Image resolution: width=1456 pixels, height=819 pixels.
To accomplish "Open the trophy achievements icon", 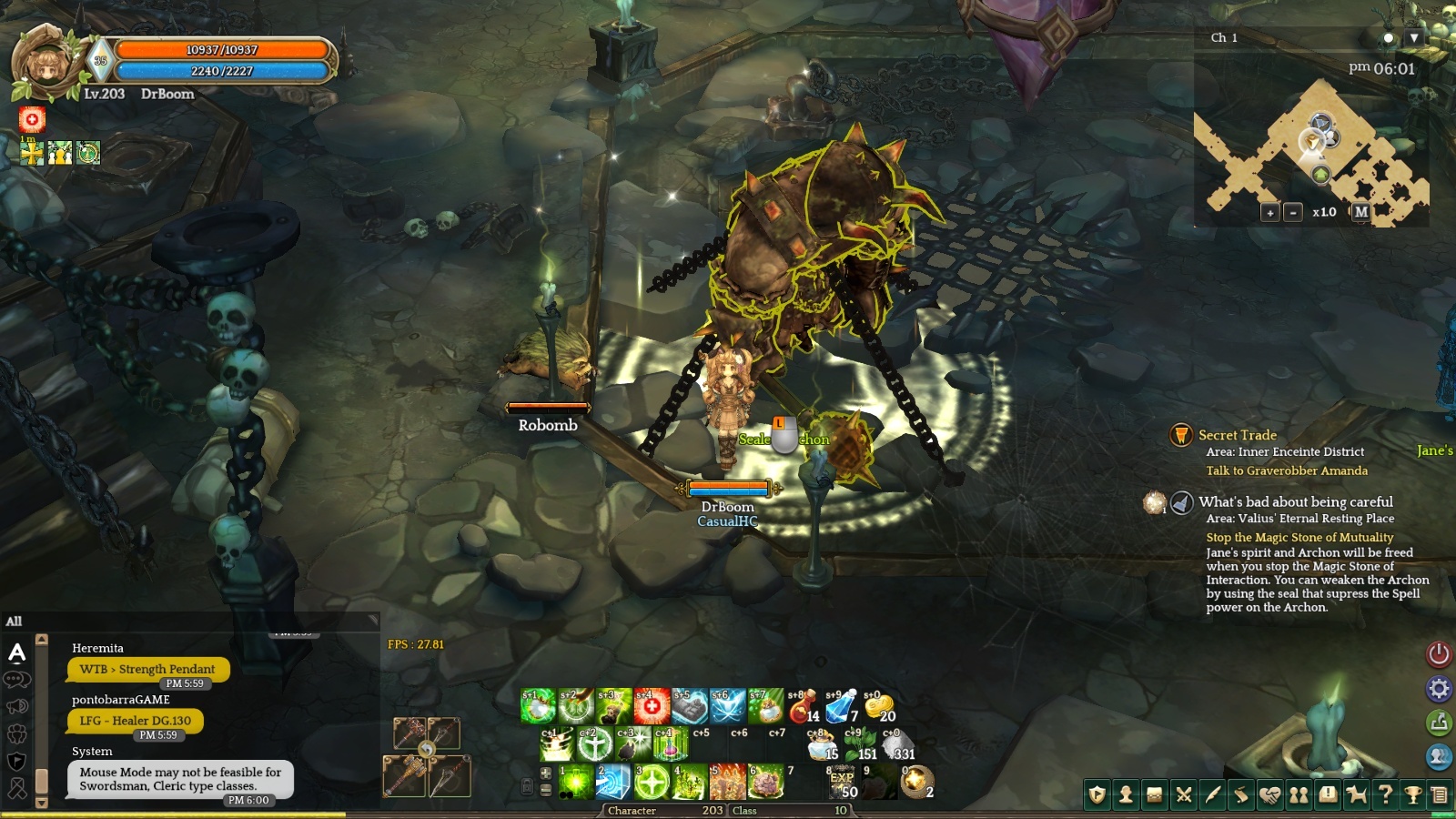I will (1413, 795).
